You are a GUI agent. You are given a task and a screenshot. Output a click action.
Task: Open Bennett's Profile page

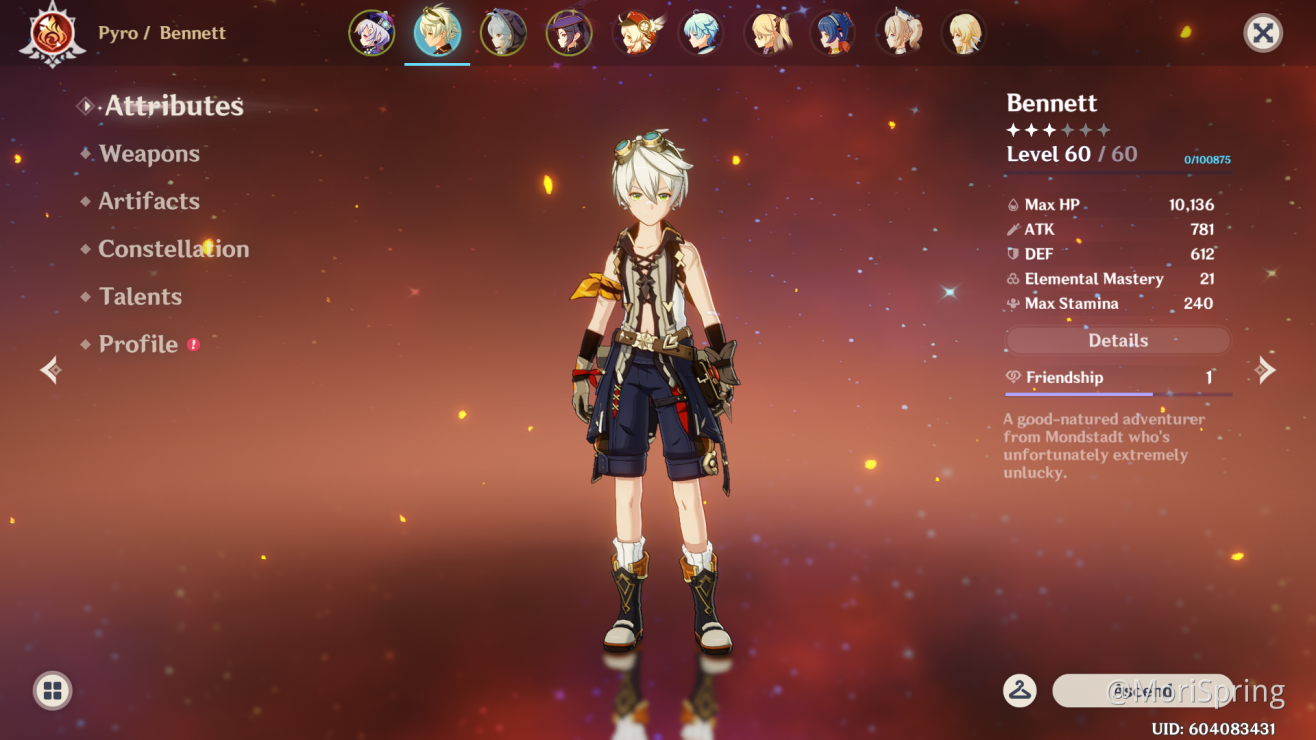[138, 344]
